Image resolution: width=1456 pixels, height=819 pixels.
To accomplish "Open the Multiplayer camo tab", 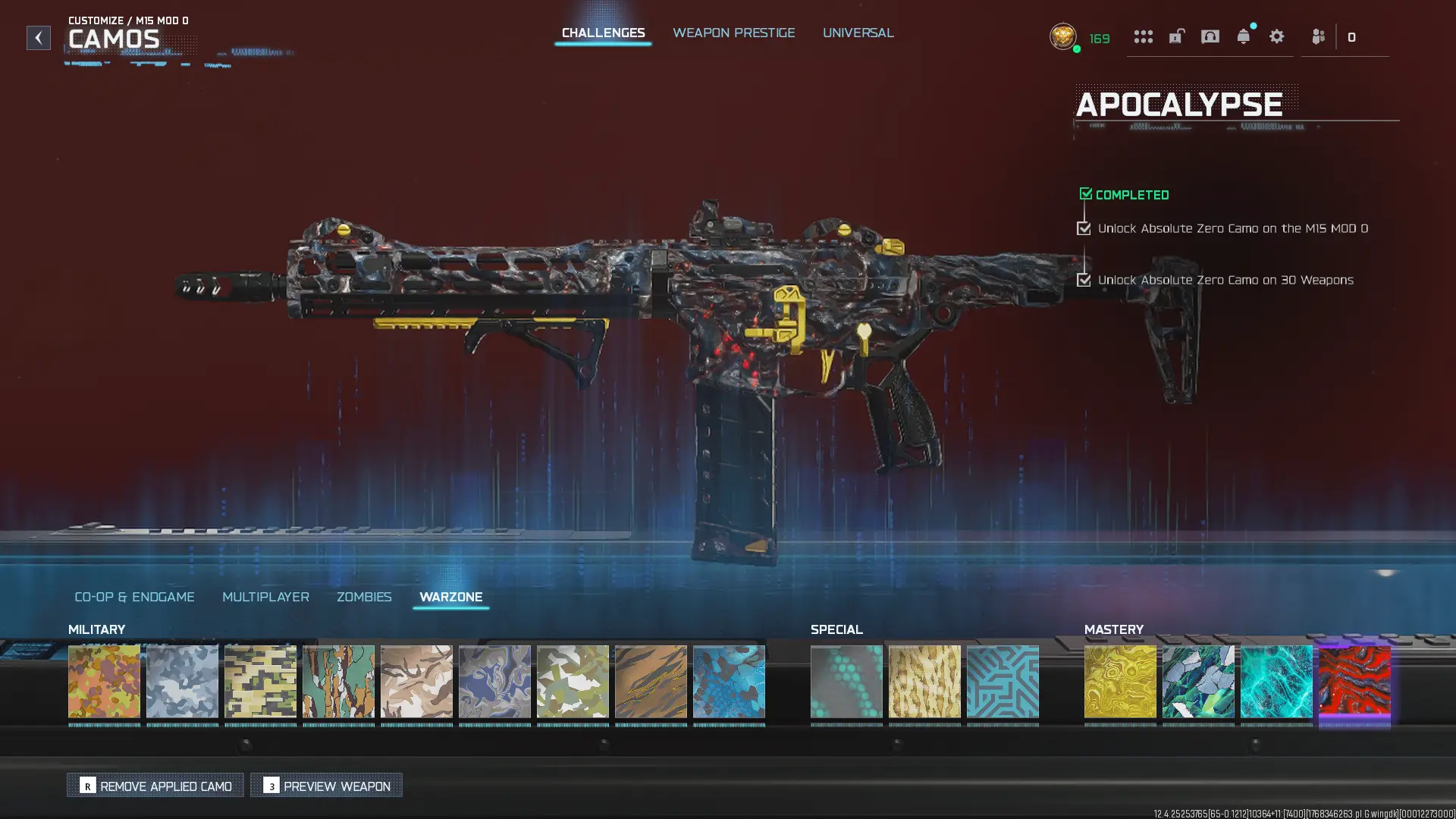I will 265,597.
